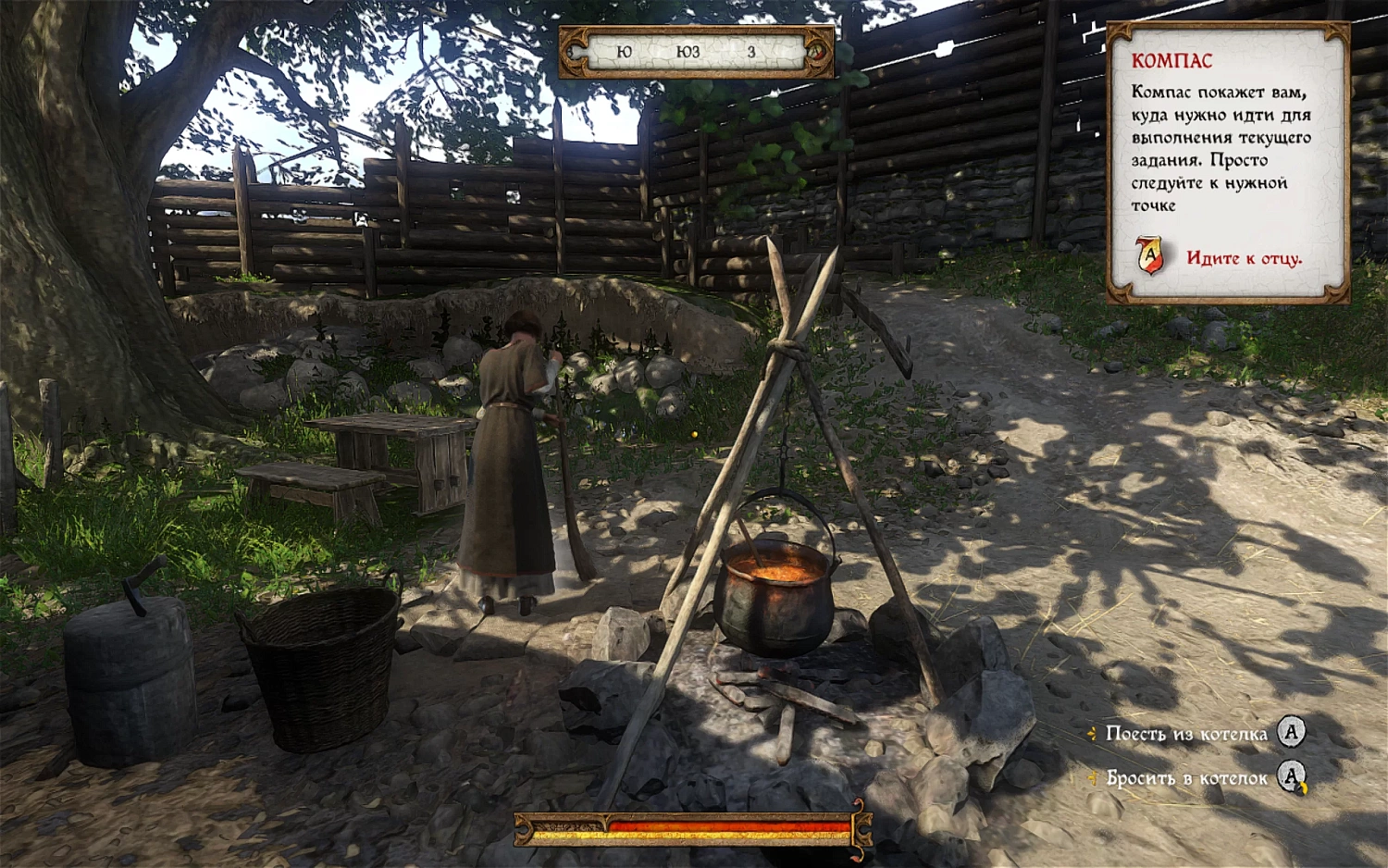Click the round A medallion on the compass right end

[815, 53]
